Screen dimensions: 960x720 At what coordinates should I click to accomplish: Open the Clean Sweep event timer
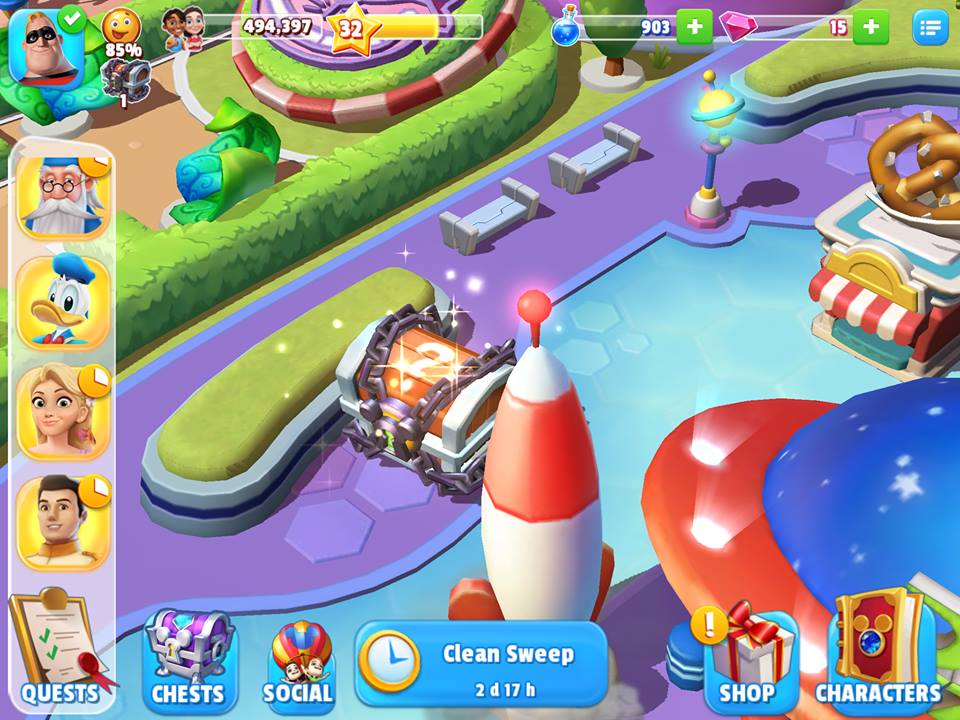[481, 664]
